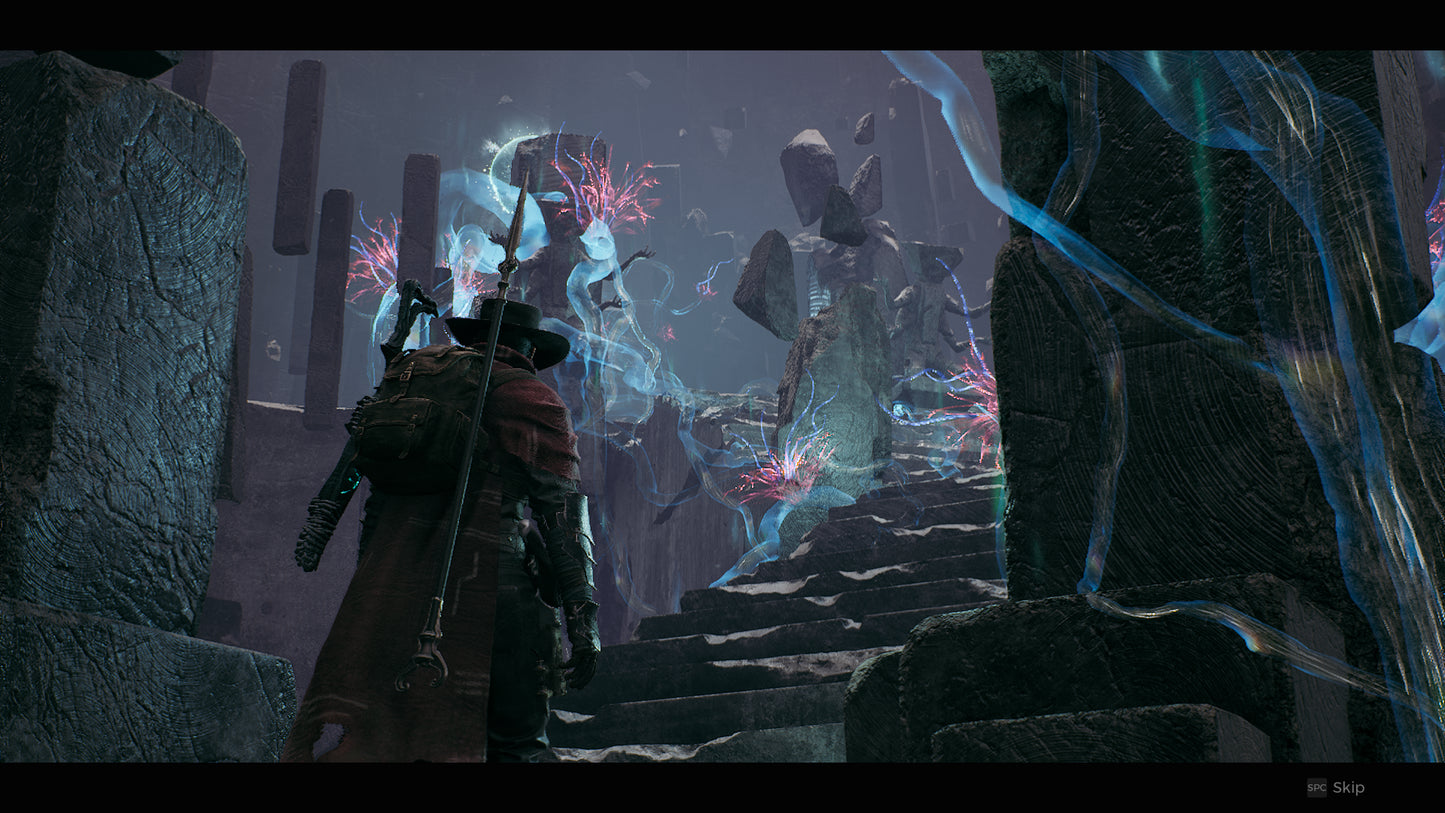Click the SPC key hint icon
The image size is (1445, 813).
(x=1315, y=787)
